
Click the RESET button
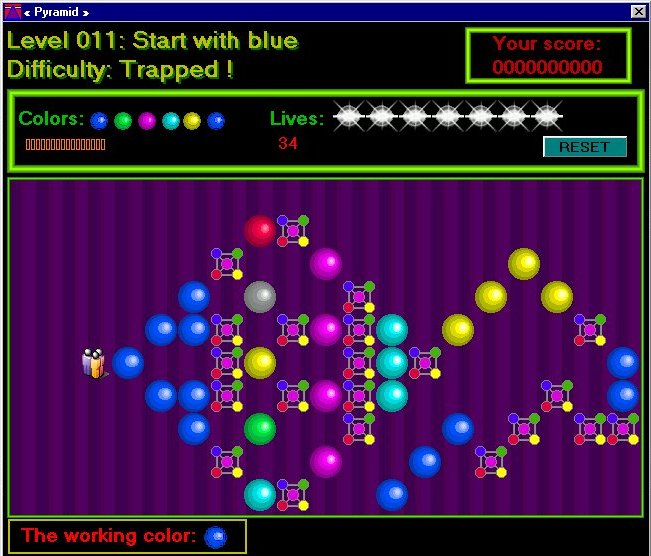(x=585, y=147)
